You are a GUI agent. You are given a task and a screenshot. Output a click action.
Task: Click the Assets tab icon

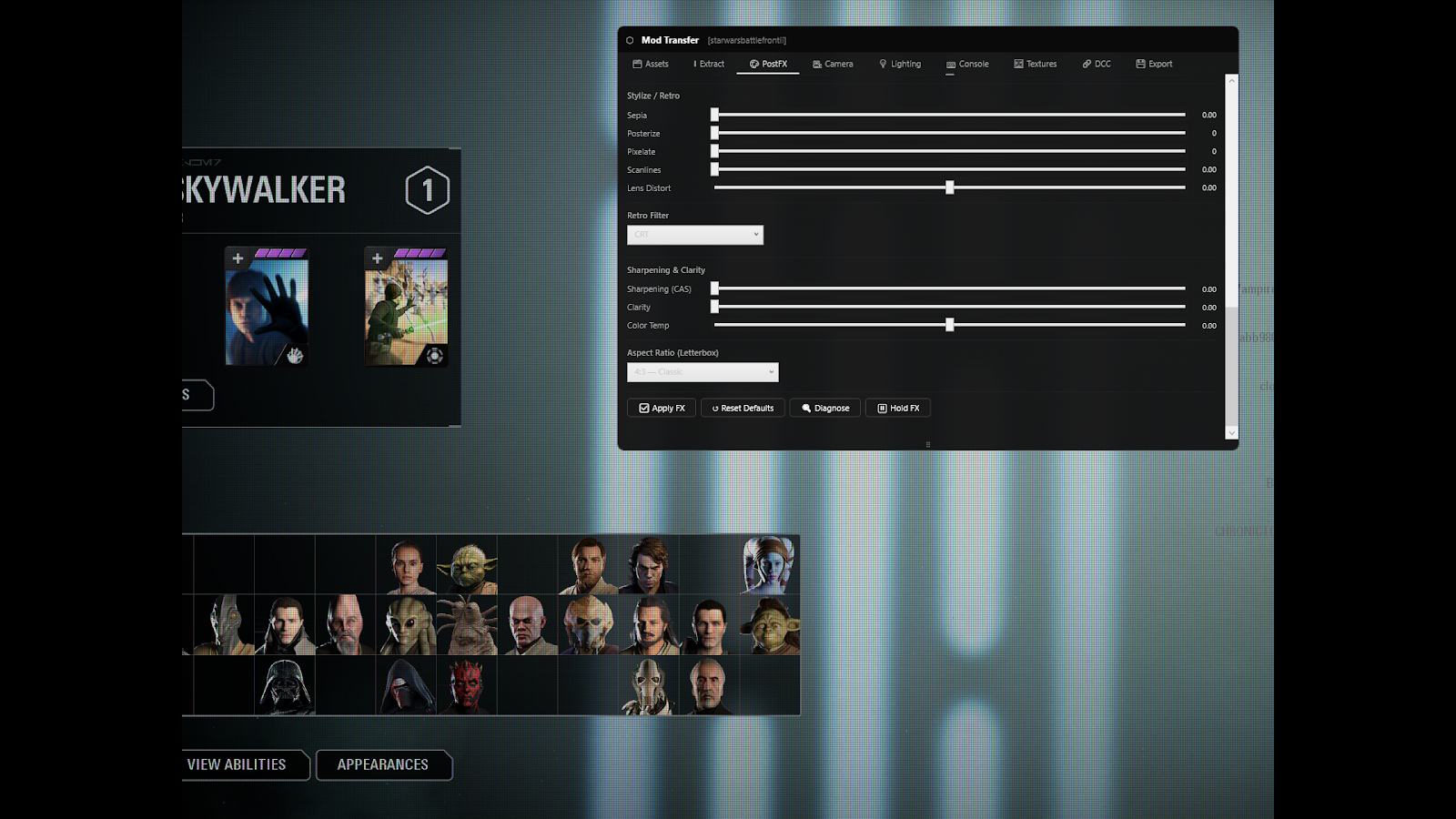click(x=637, y=64)
